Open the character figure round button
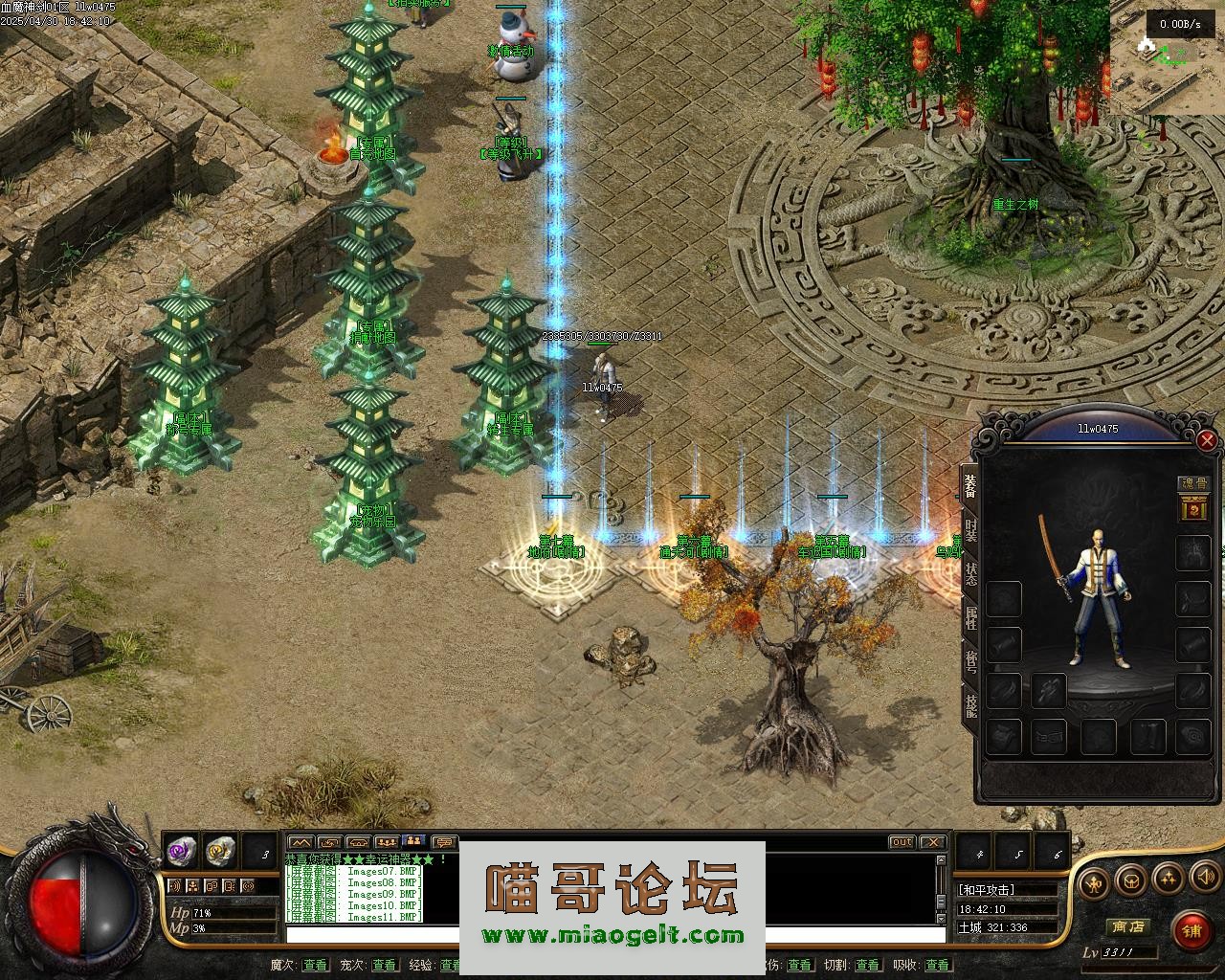1225x980 pixels. coord(1095,880)
